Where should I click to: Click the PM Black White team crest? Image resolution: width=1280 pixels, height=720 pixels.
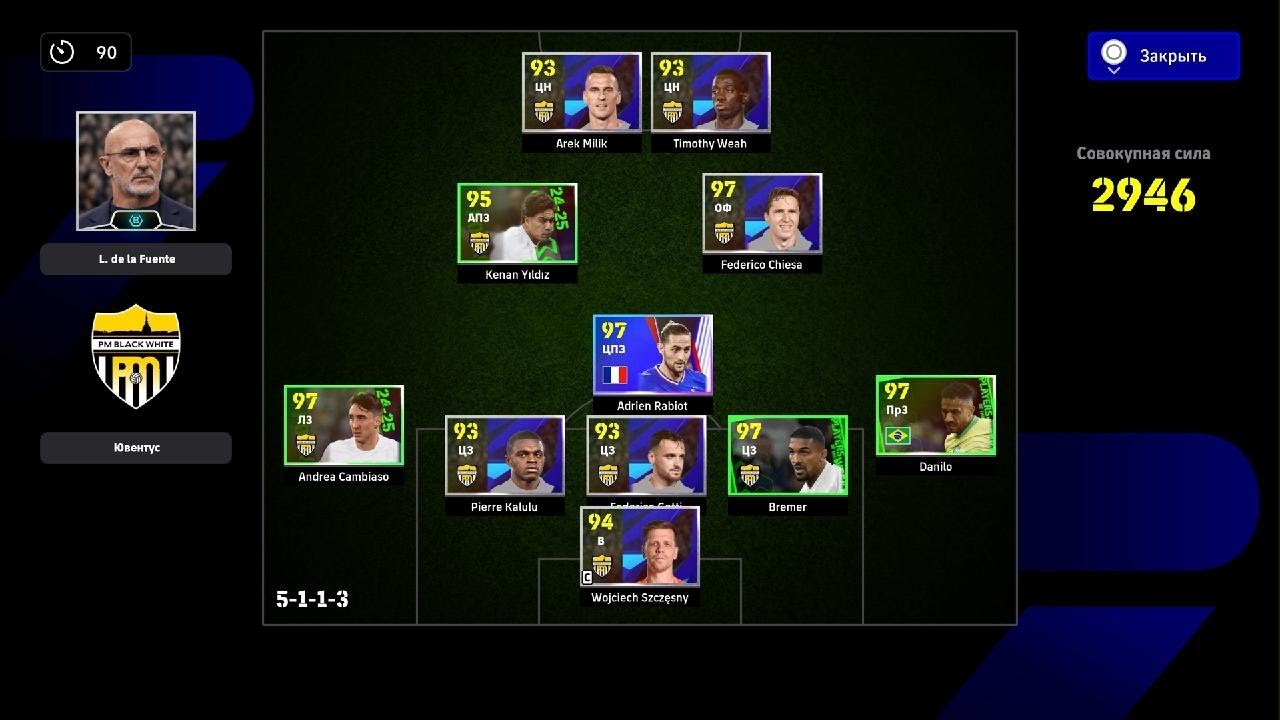coord(136,356)
